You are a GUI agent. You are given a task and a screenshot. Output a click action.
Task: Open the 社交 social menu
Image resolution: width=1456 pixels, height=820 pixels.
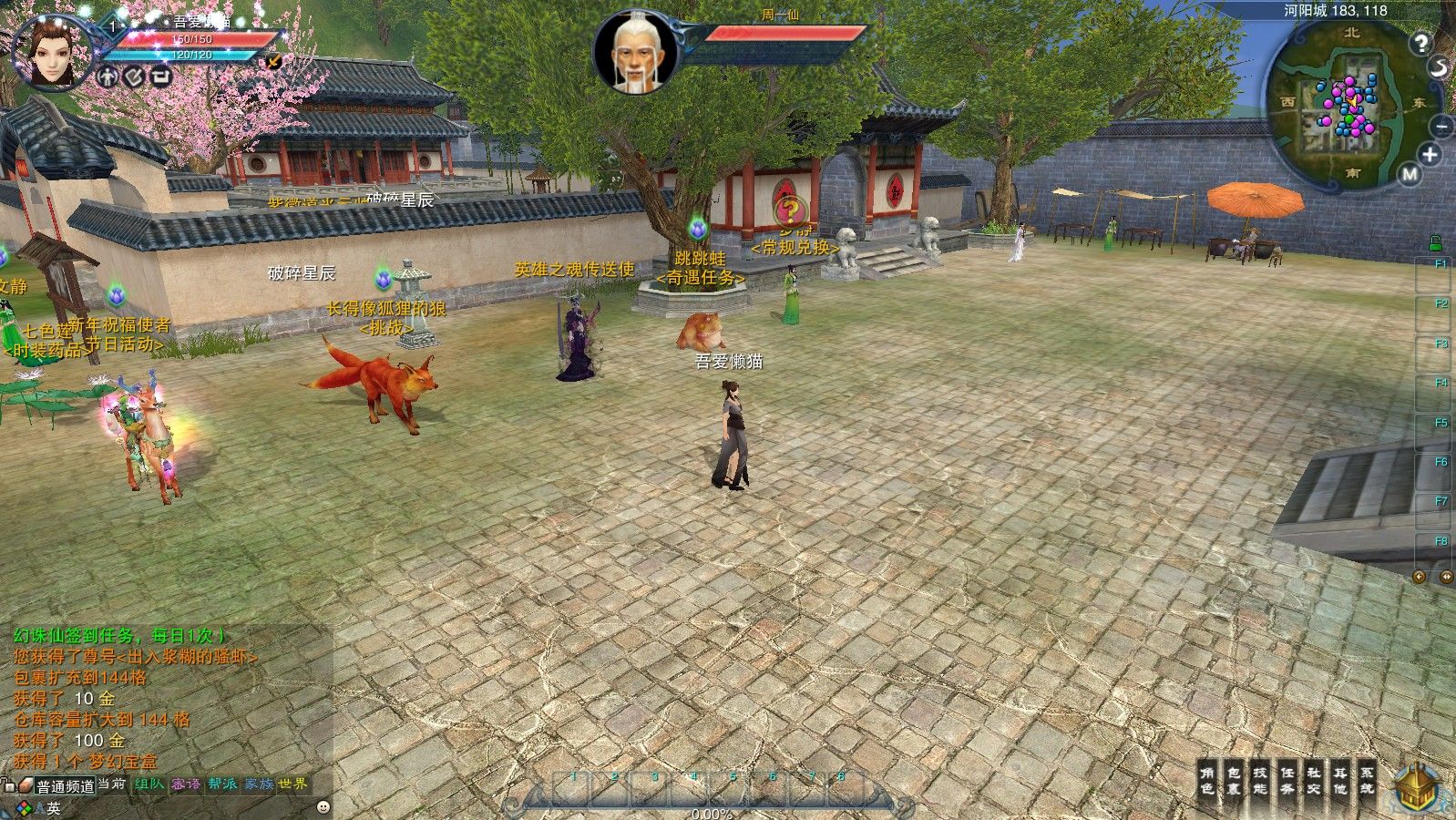point(1314,781)
